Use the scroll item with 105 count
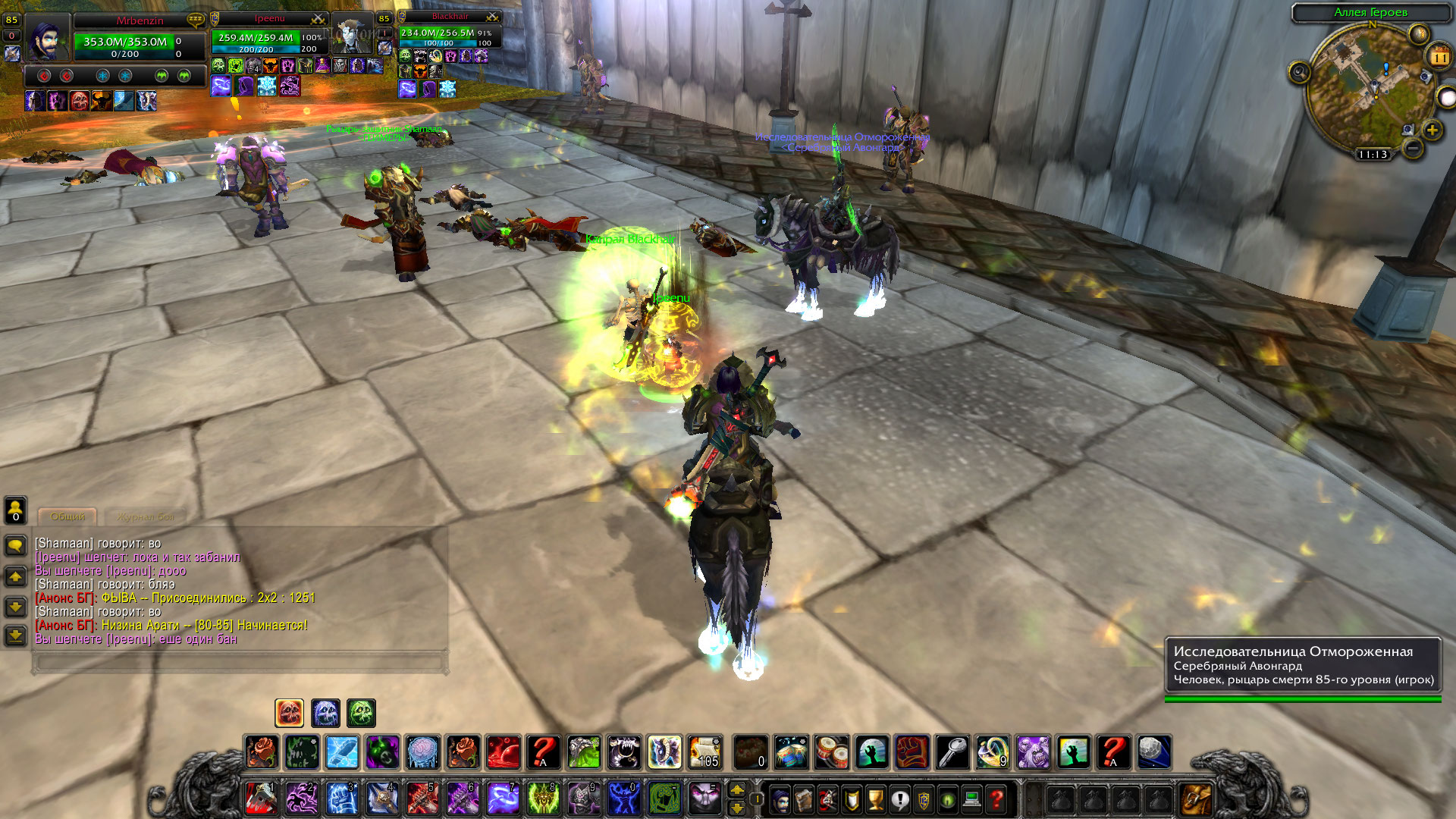This screenshot has height=819, width=1456. click(705, 752)
